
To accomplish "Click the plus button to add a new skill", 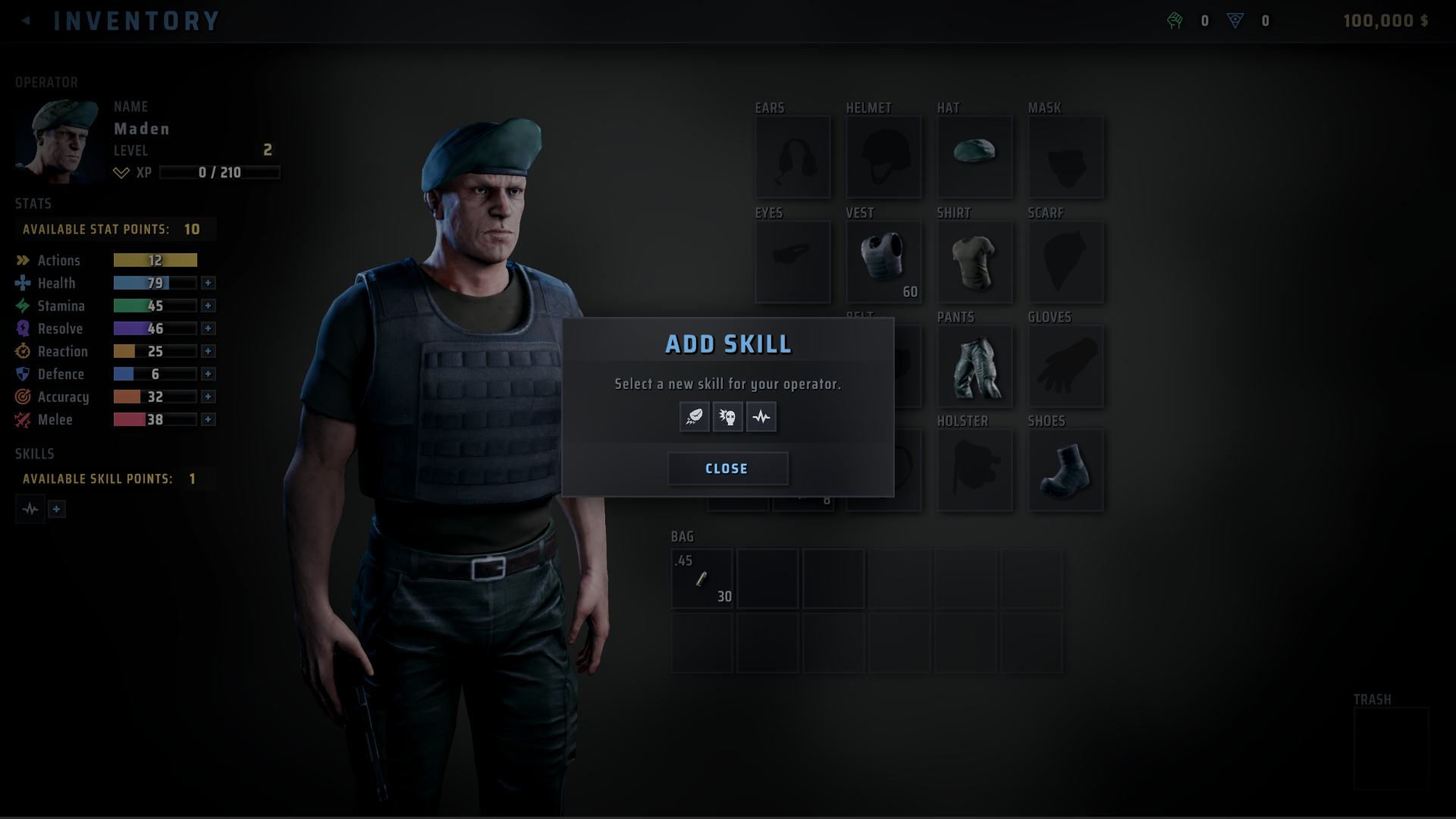I will click(56, 509).
